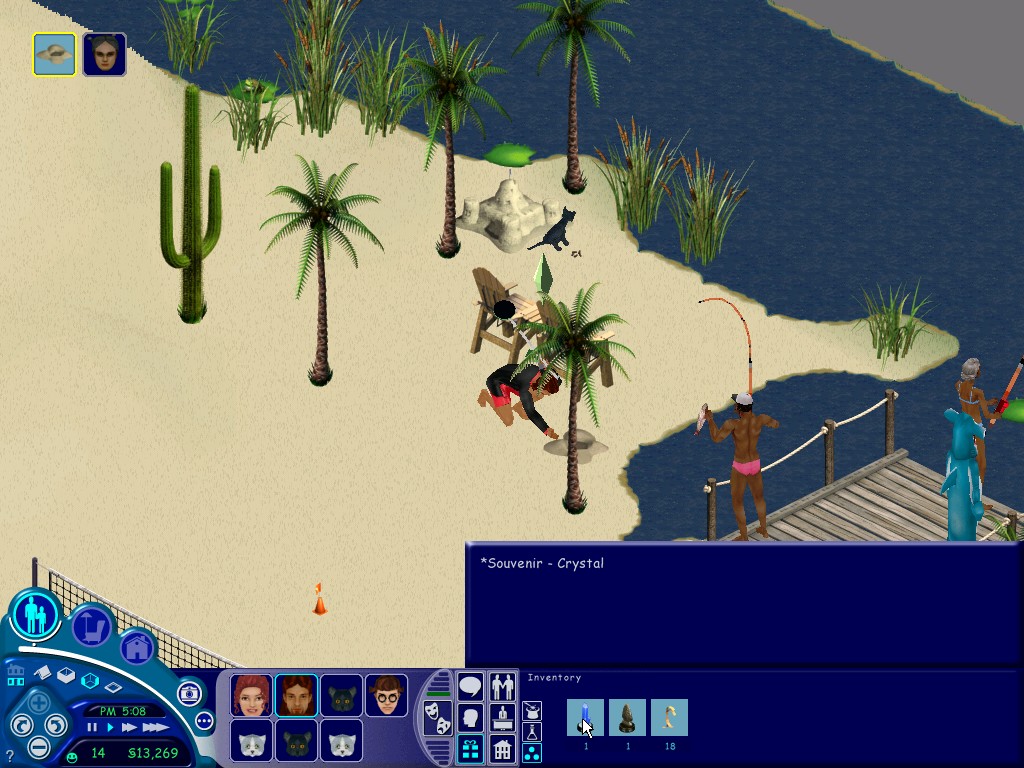The height and width of the screenshot is (768, 1024).
Task: Open the speech bubble interests panel
Action: [470, 687]
